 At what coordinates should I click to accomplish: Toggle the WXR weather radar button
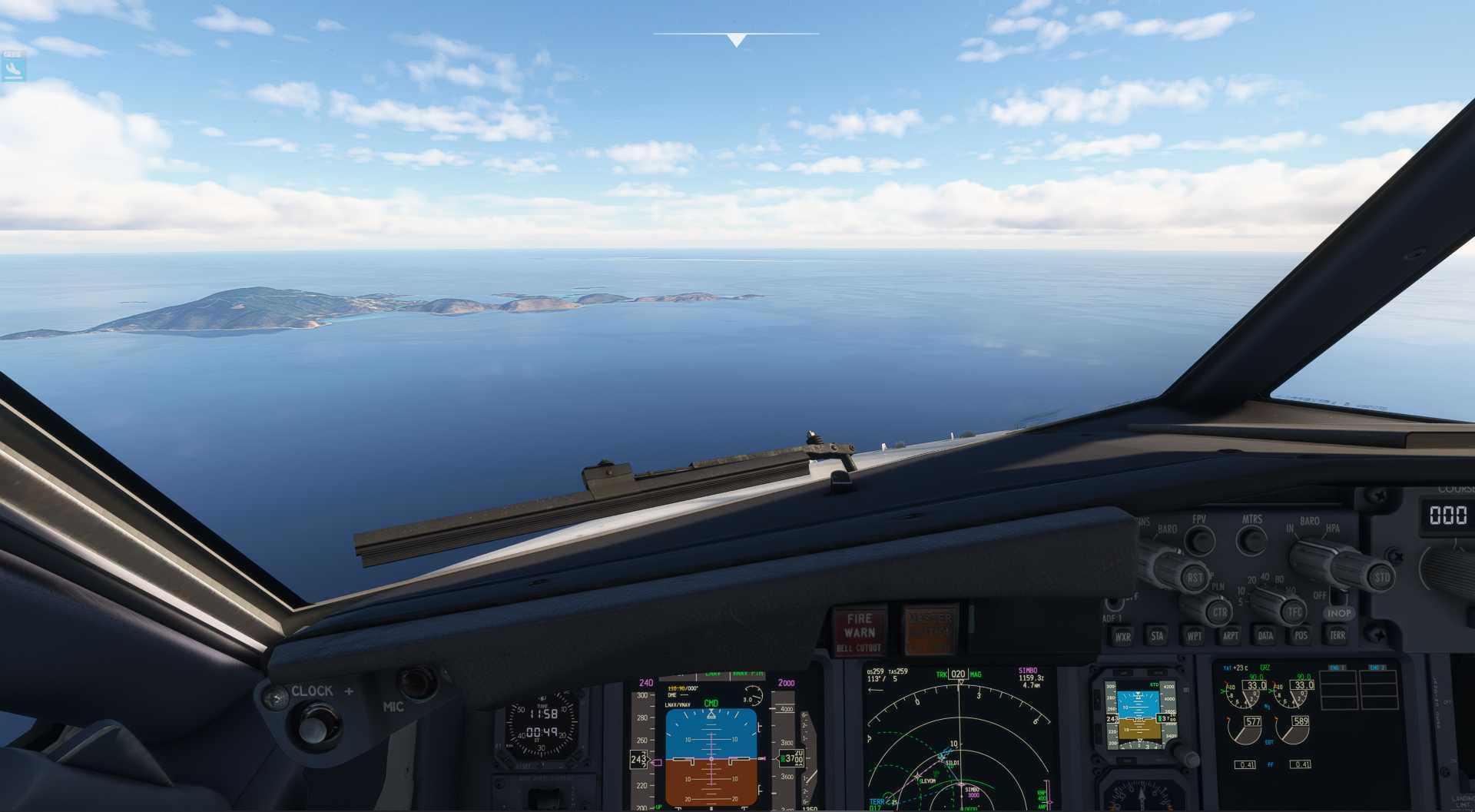pyautogui.click(x=1122, y=636)
